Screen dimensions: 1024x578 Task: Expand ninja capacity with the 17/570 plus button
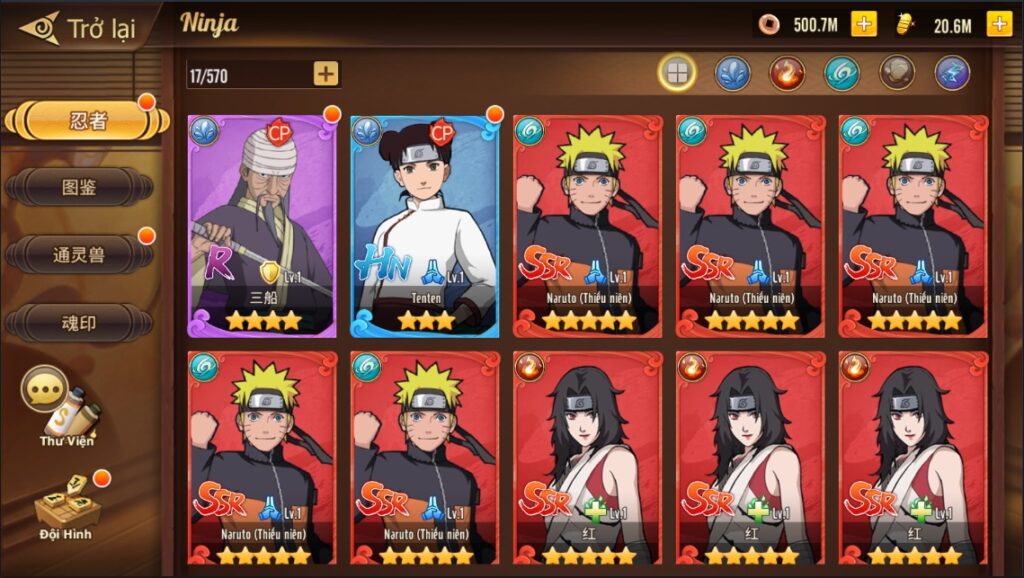point(326,73)
